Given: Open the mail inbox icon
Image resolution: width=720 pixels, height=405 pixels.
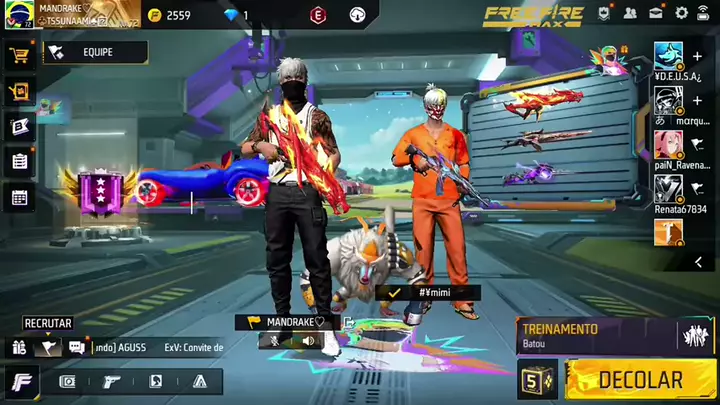Looking at the screenshot, I should [x=656, y=13].
